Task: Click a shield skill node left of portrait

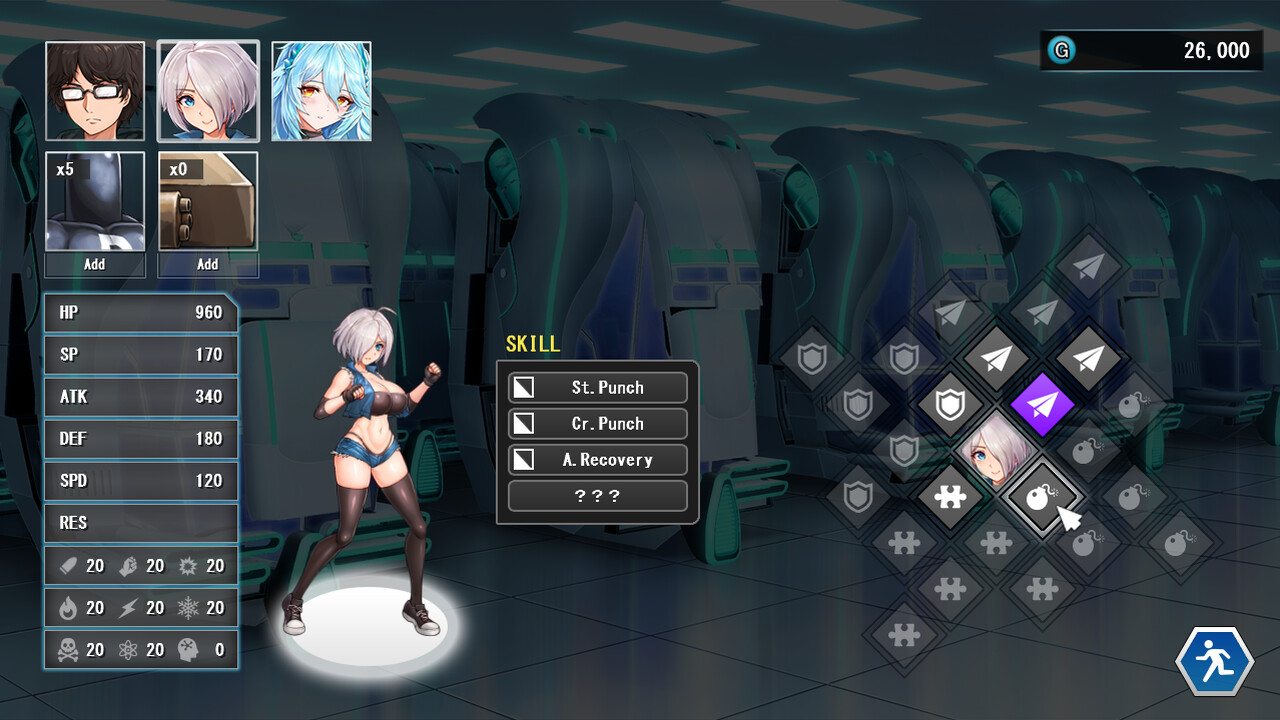Action: pyautogui.click(x=949, y=405)
